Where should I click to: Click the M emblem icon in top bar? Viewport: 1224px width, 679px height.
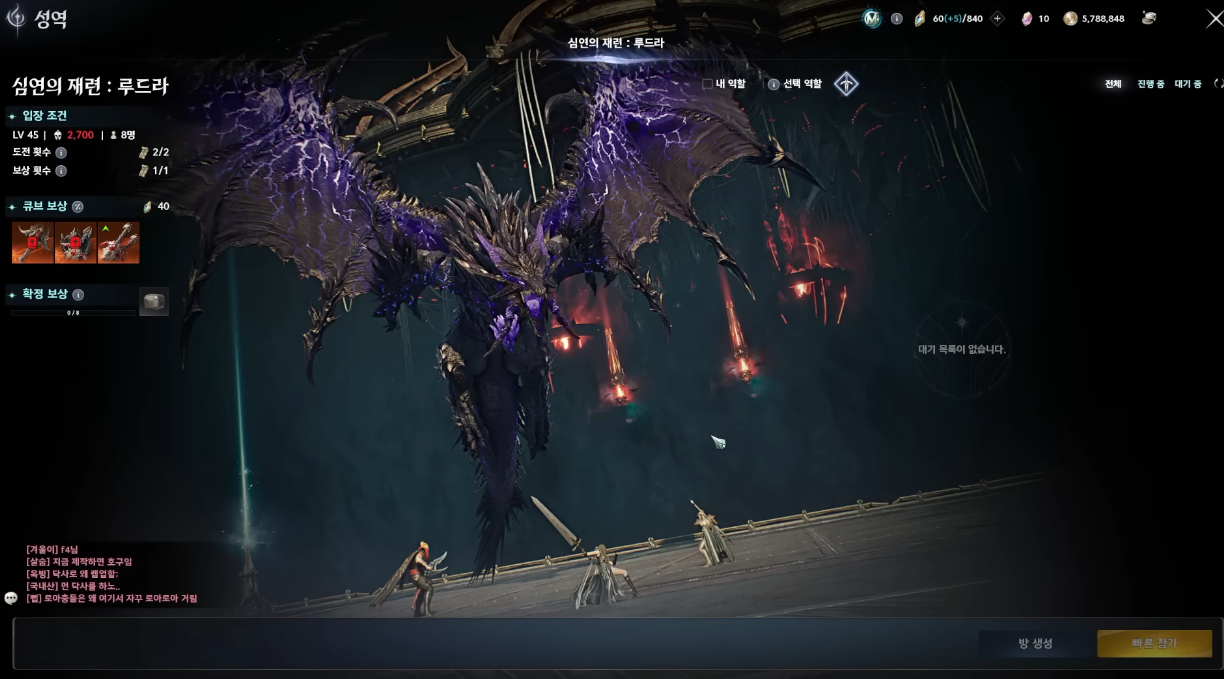[872, 18]
